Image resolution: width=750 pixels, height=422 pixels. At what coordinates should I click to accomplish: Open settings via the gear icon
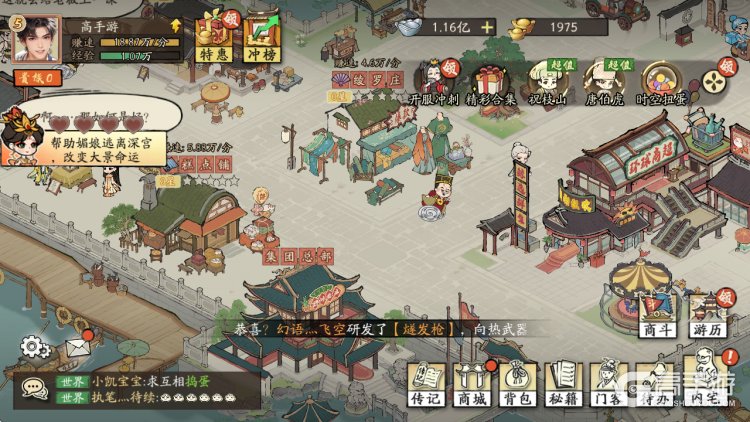coord(35,348)
